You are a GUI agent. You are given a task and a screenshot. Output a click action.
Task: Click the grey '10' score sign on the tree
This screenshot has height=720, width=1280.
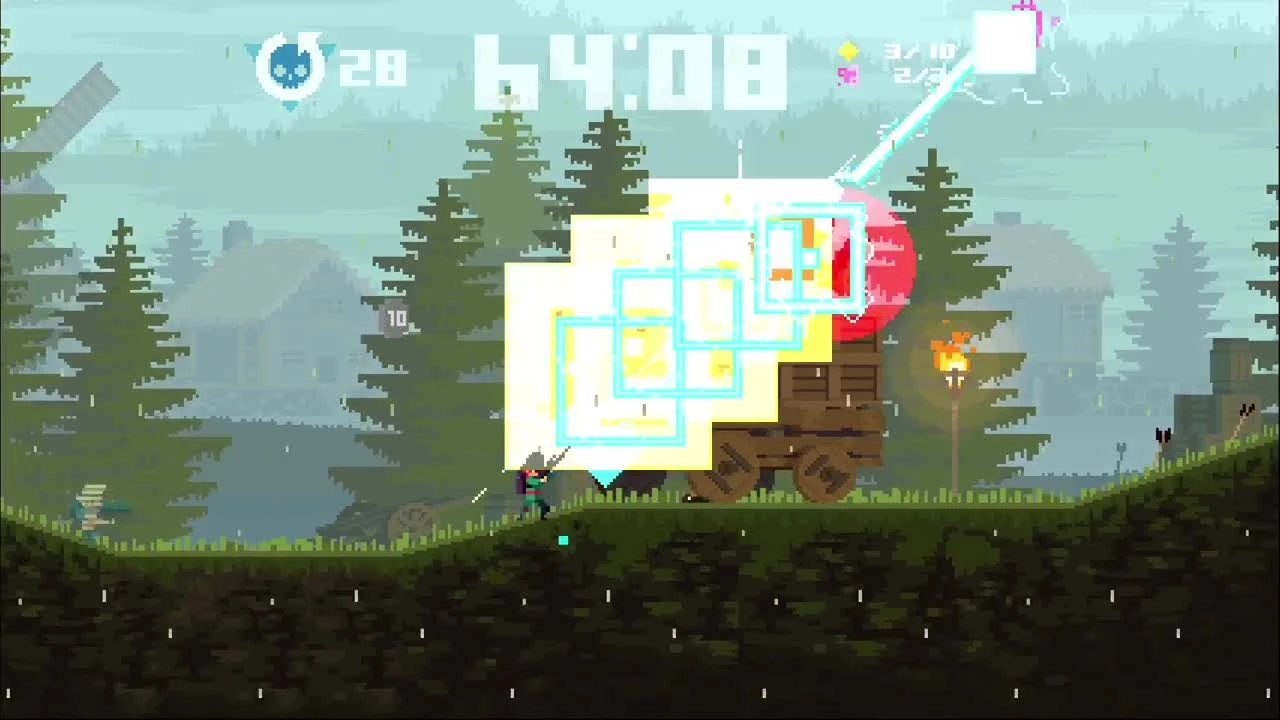[x=396, y=318]
